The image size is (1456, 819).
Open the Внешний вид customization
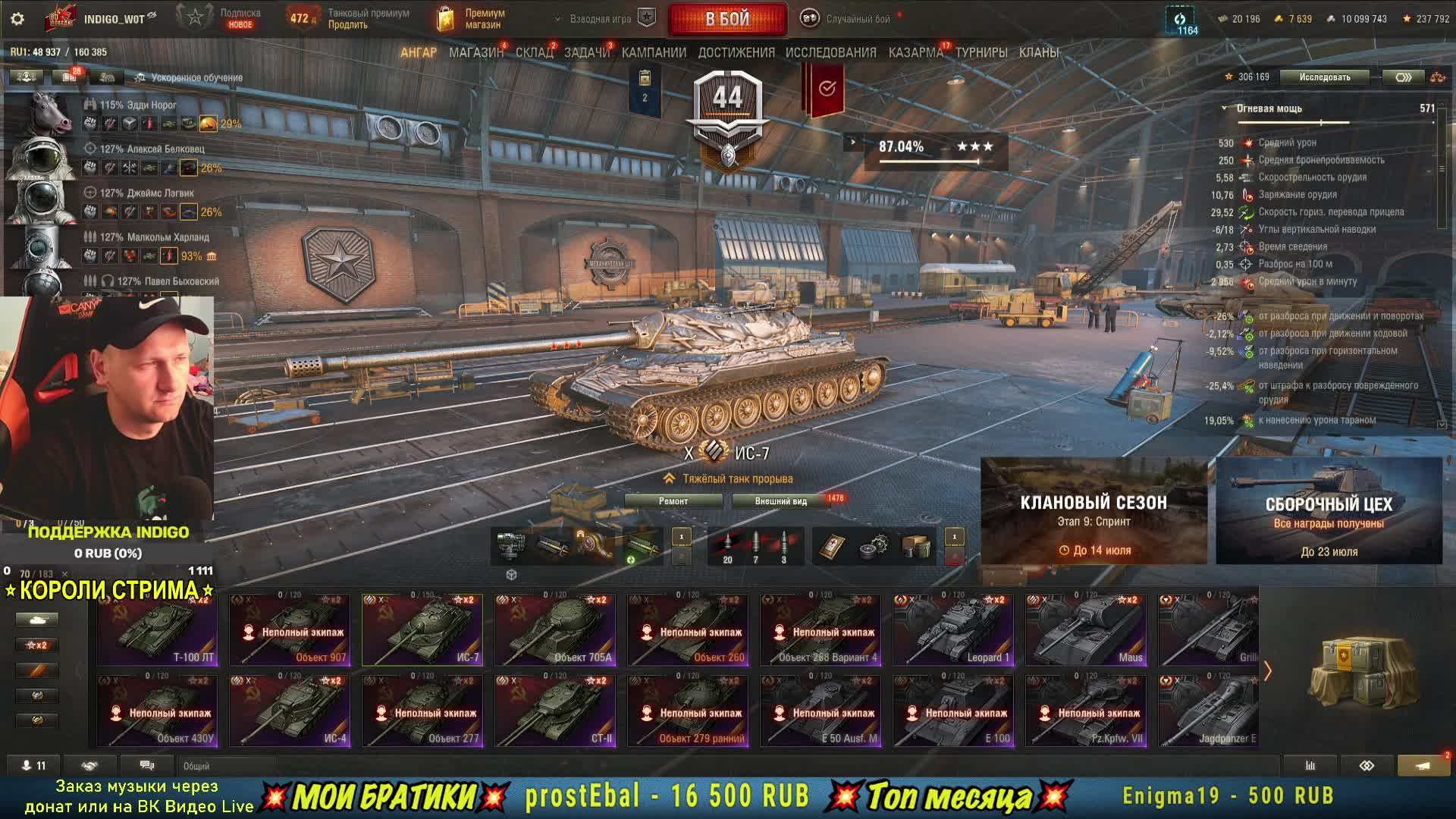tap(780, 501)
